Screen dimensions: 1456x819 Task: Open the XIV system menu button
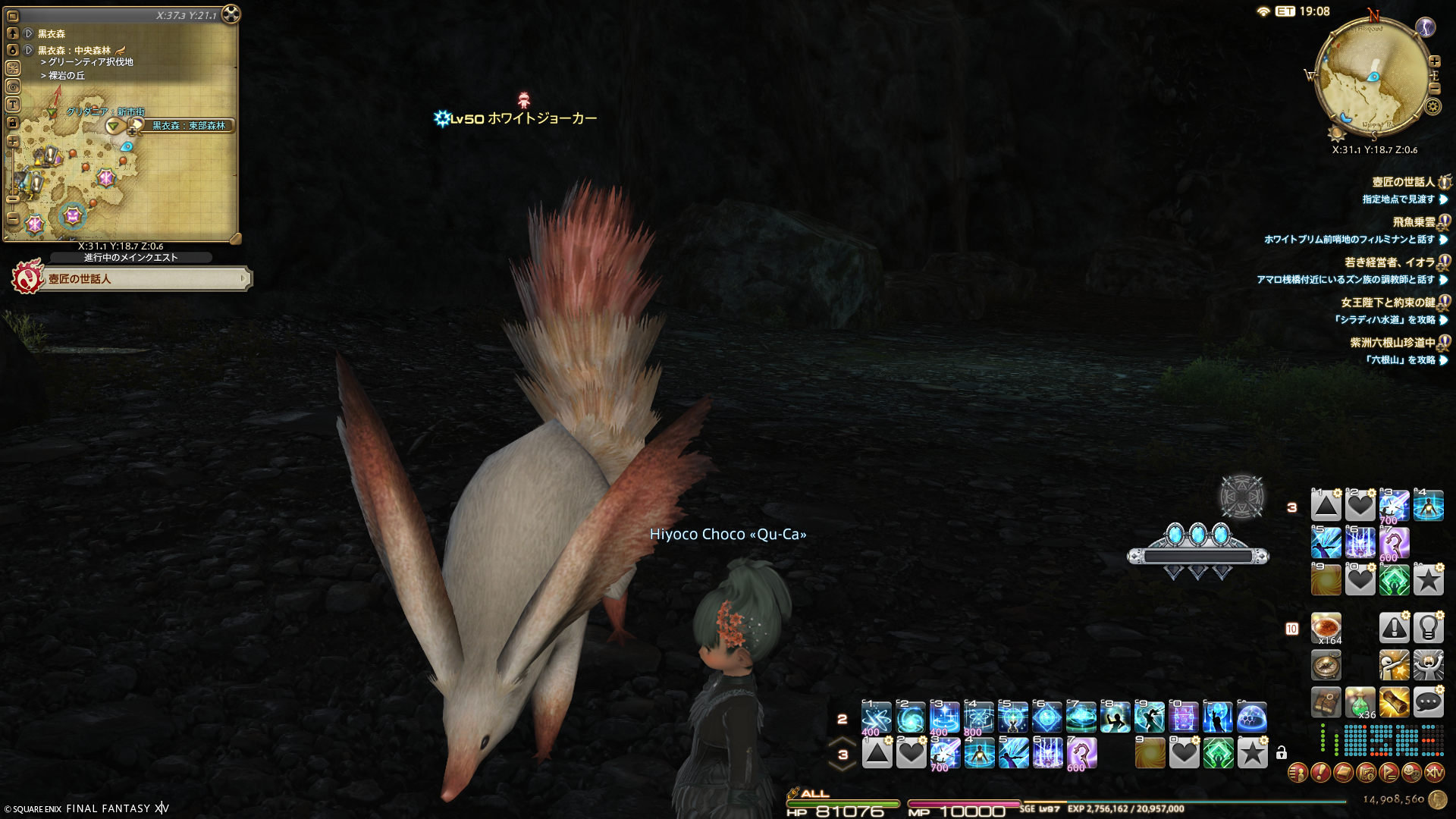(1434, 773)
